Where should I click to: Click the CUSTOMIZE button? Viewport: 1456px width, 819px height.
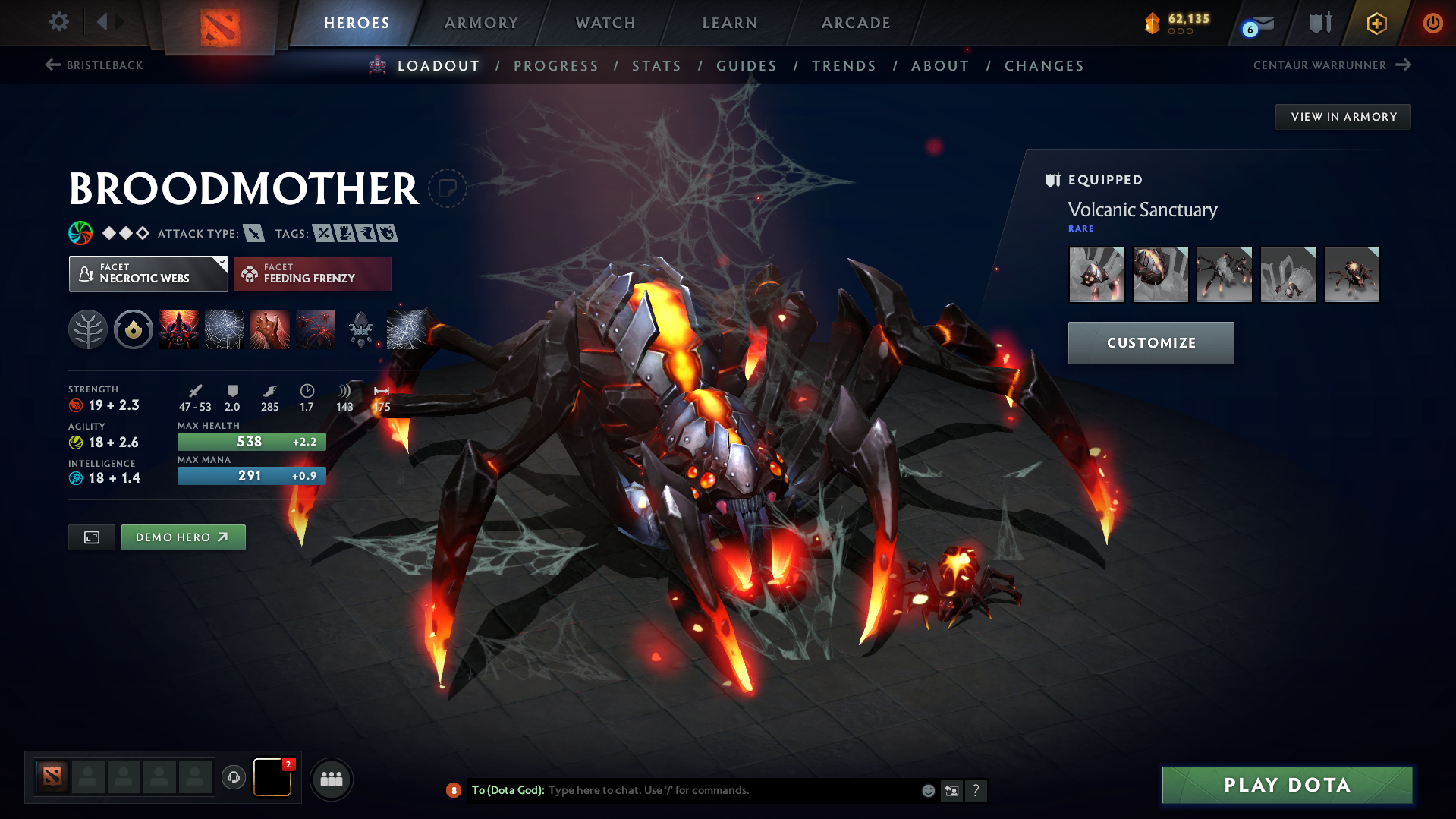tap(1150, 342)
